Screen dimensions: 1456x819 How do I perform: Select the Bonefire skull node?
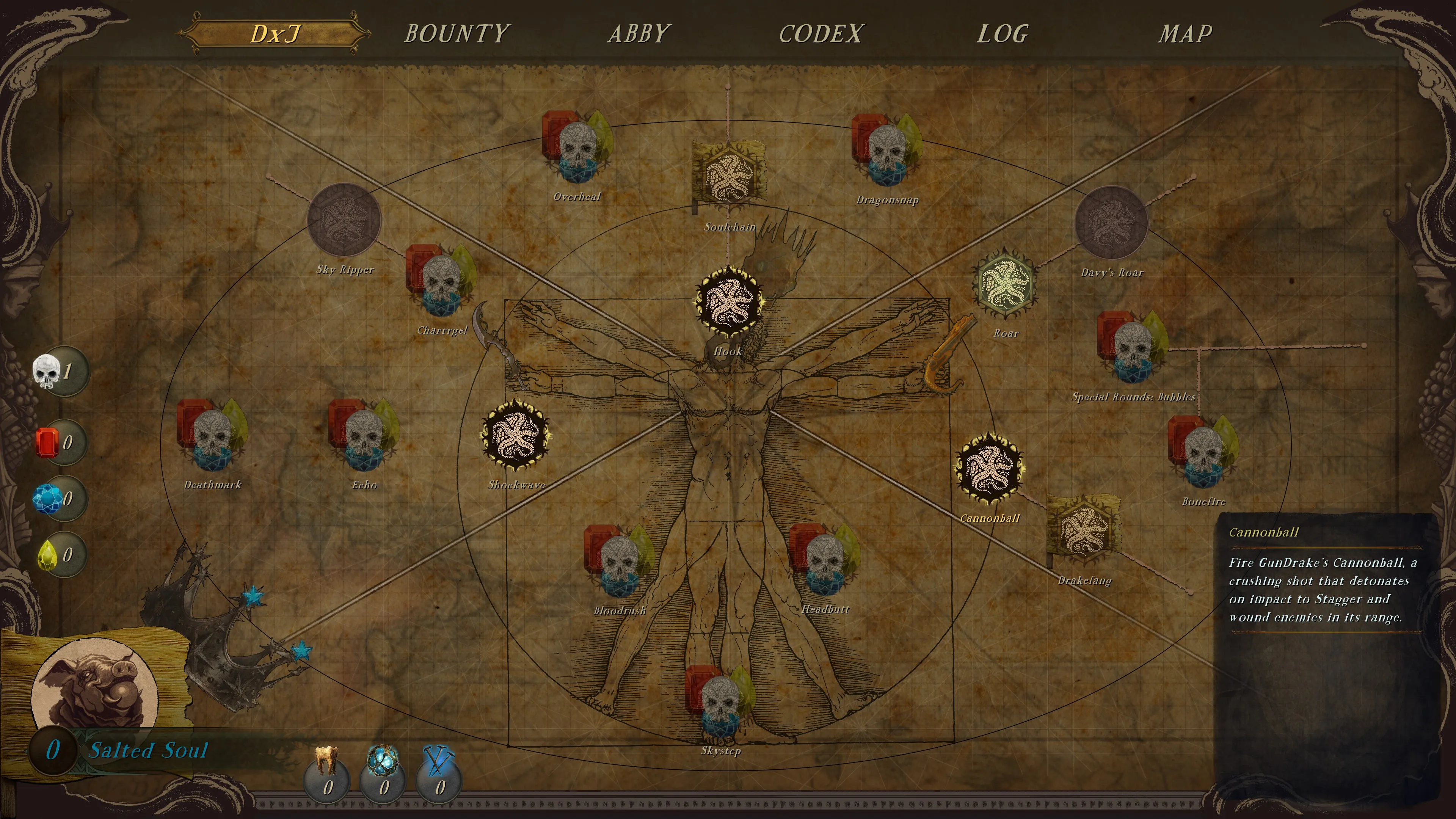[x=1203, y=452]
